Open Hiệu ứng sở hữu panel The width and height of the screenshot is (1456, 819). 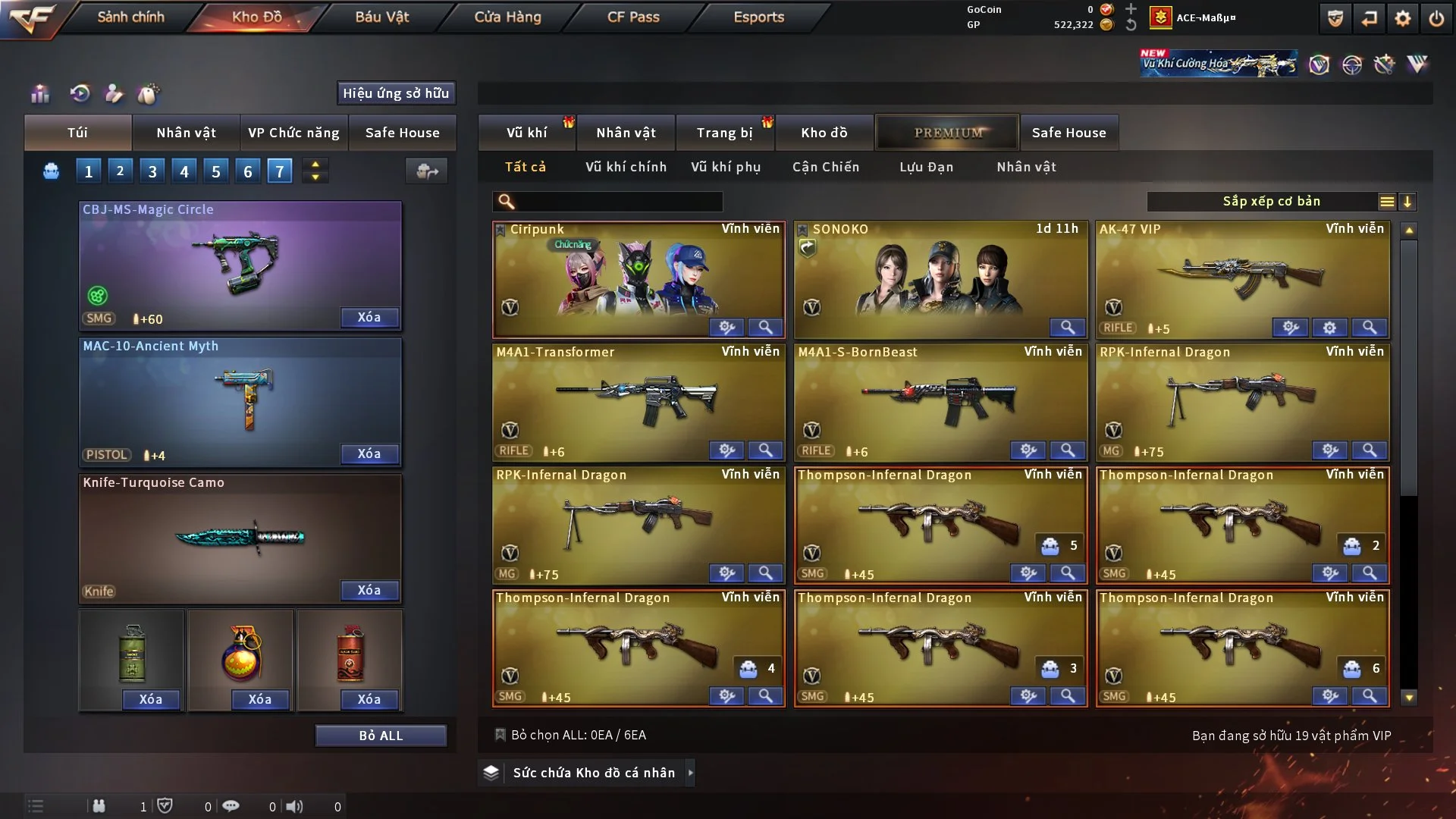tap(396, 93)
